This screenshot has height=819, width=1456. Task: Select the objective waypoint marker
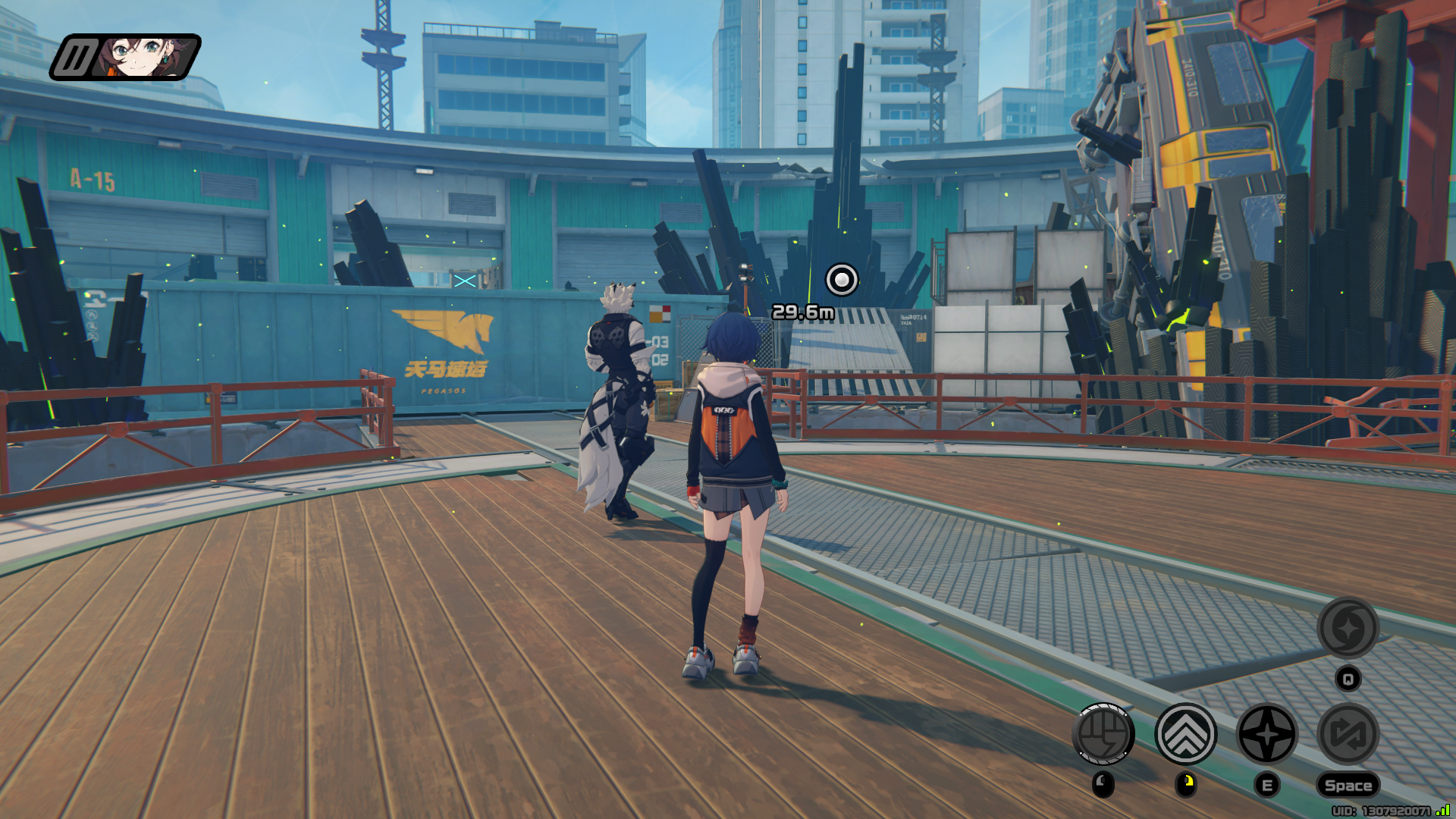[x=841, y=280]
